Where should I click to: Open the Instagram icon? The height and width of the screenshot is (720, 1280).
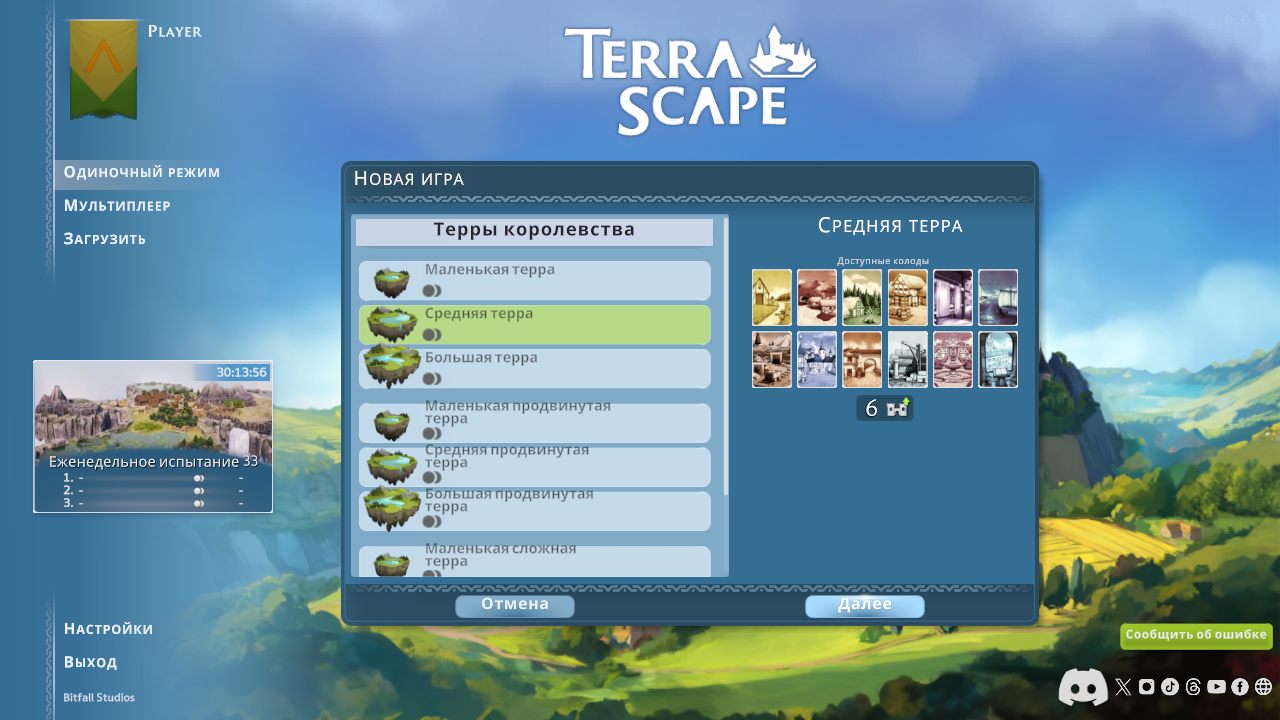pos(1148,687)
